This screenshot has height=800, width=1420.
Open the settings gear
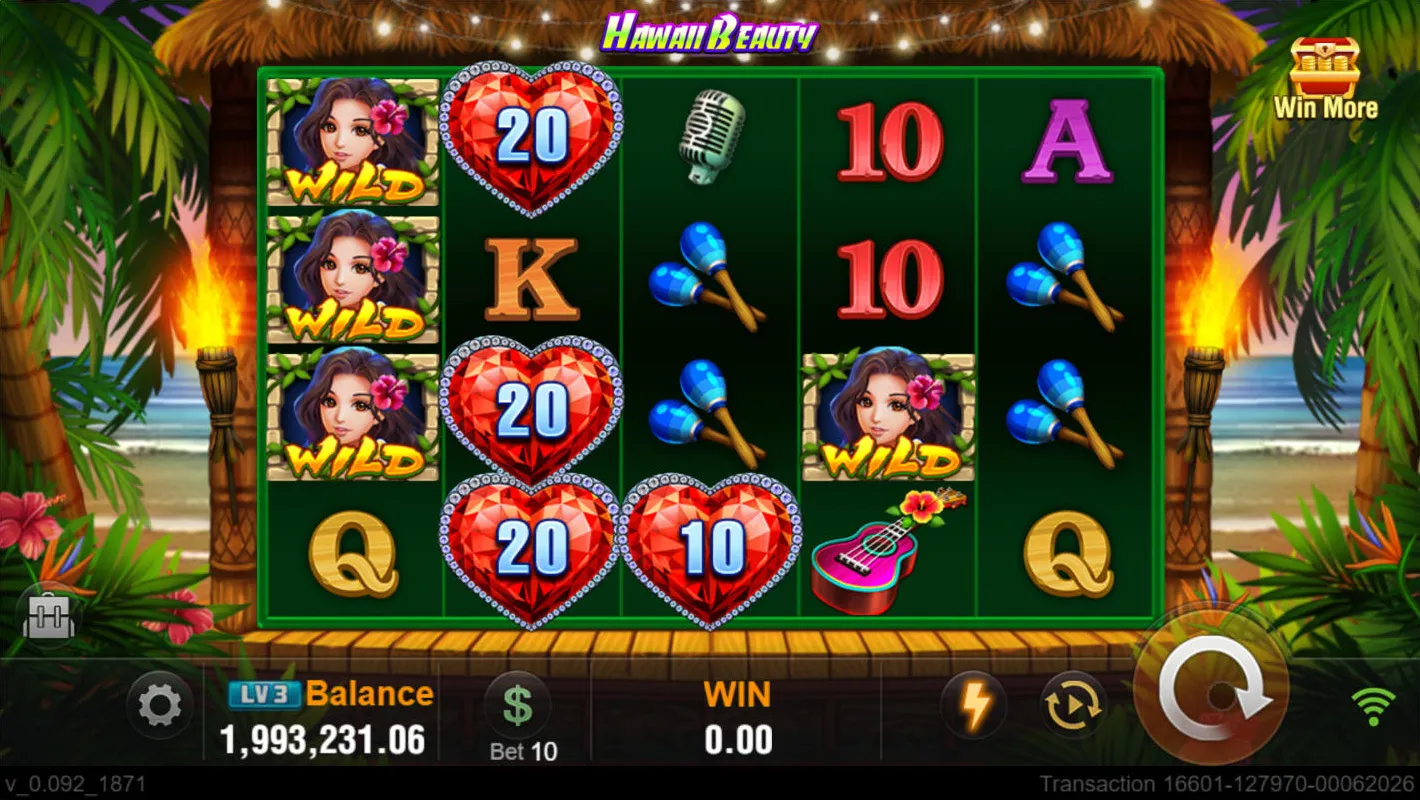[x=159, y=706]
